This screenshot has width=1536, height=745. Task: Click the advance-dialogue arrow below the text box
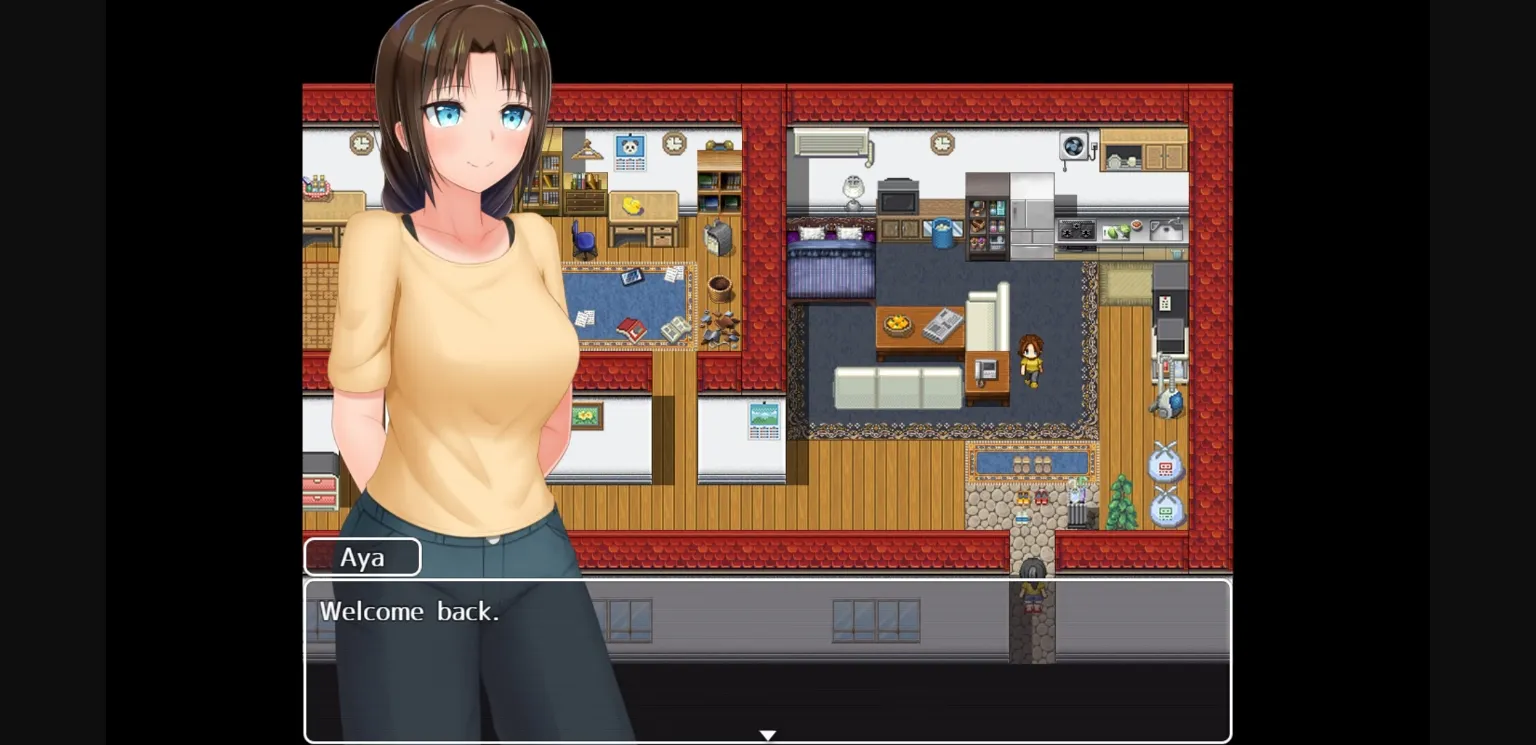768,735
